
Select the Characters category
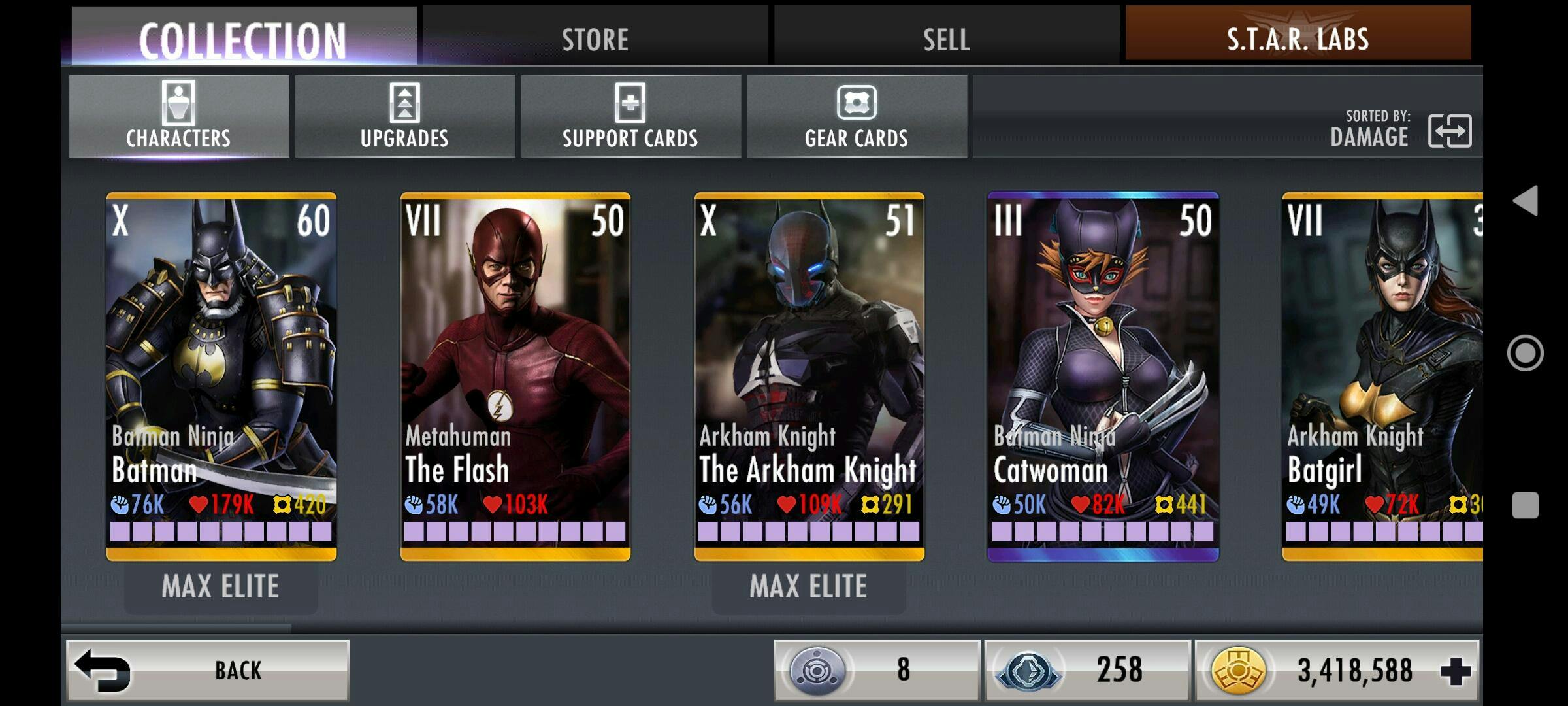pos(178,116)
